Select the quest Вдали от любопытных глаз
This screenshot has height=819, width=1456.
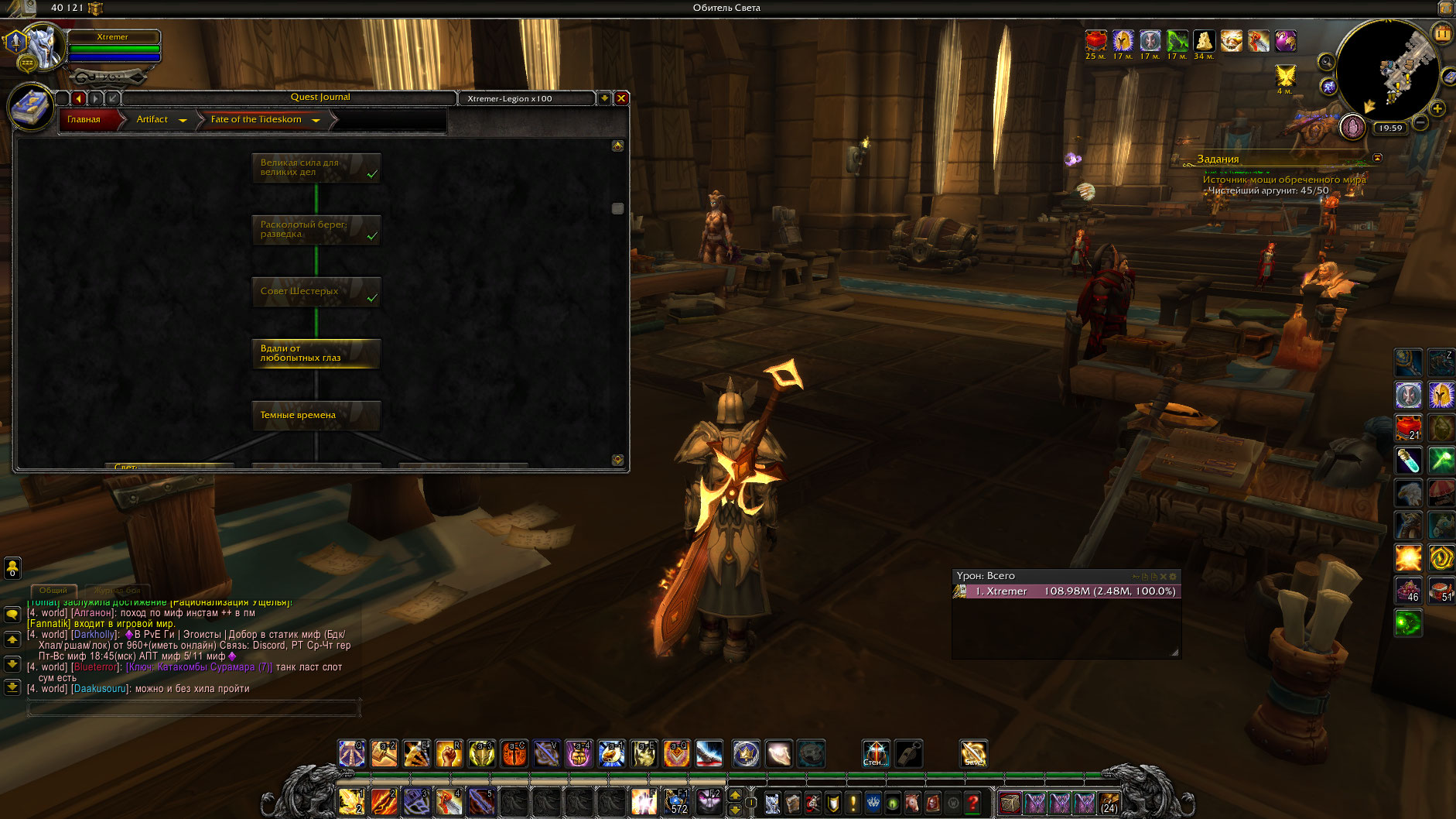316,354
